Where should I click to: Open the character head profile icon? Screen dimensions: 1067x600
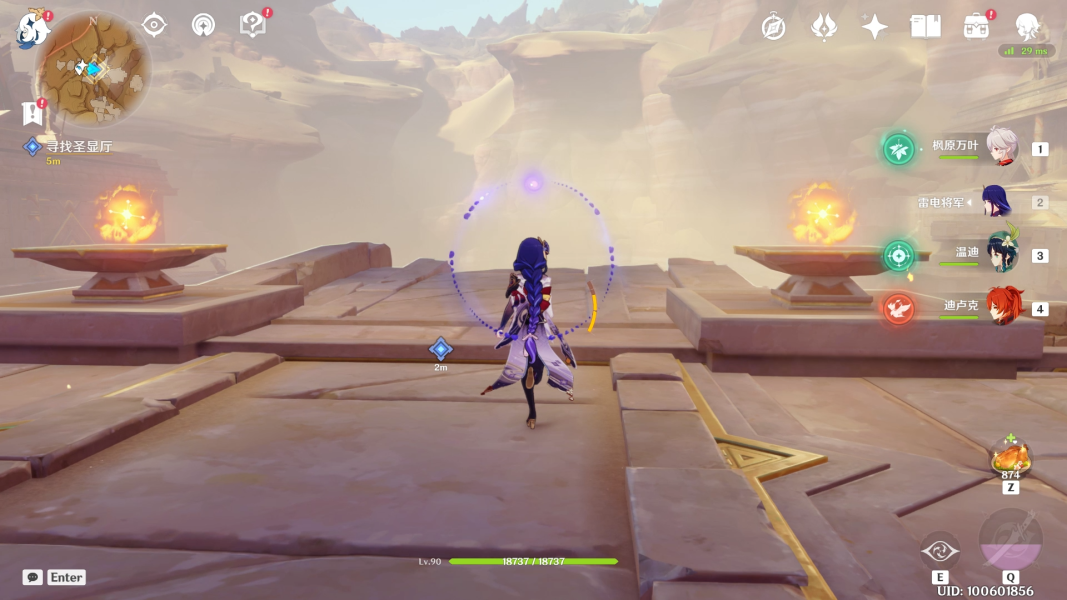pyautogui.click(x=1027, y=27)
